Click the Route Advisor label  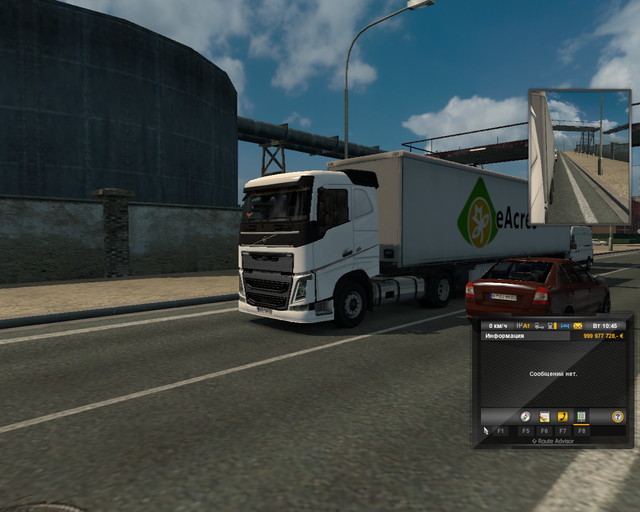click(x=552, y=441)
